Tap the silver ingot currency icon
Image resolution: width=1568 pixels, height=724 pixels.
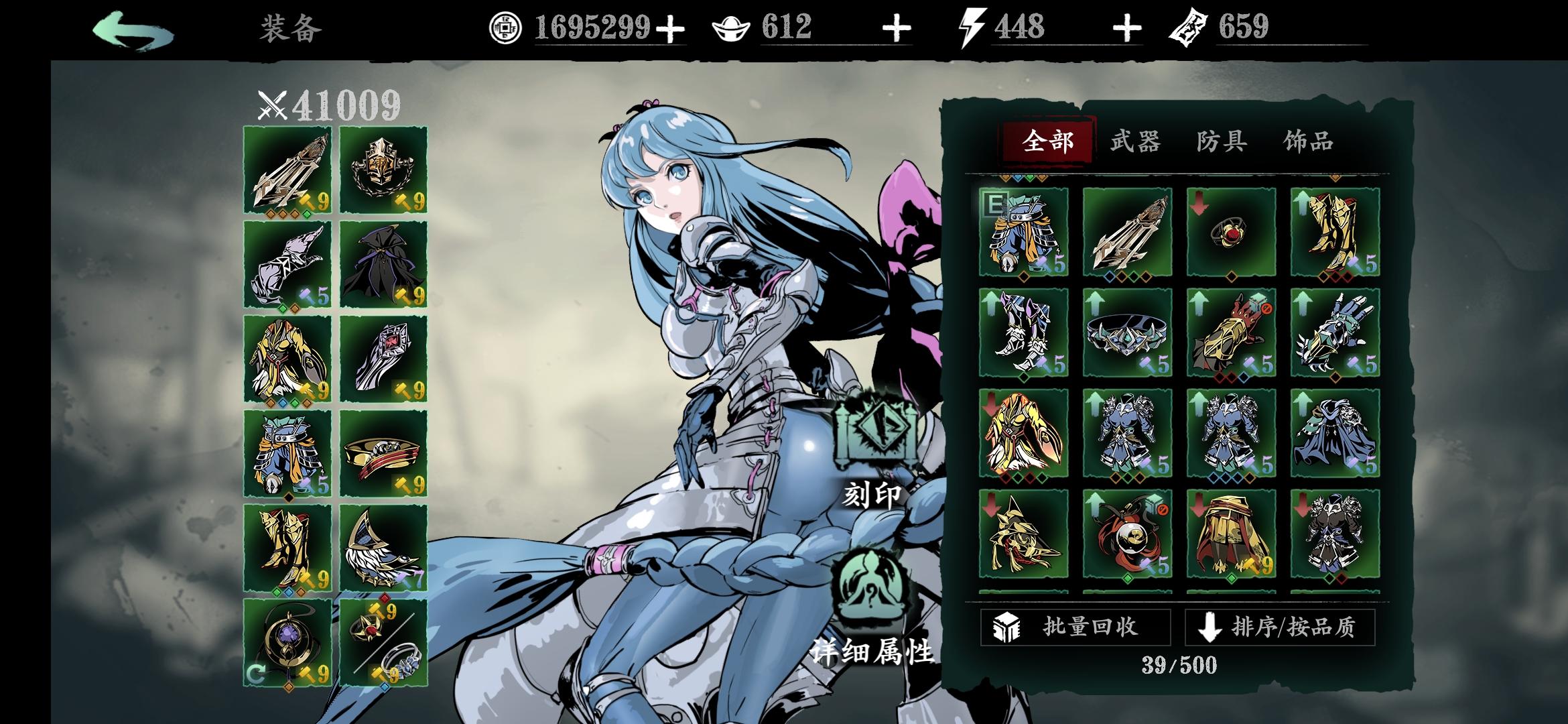[x=732, y=28]
